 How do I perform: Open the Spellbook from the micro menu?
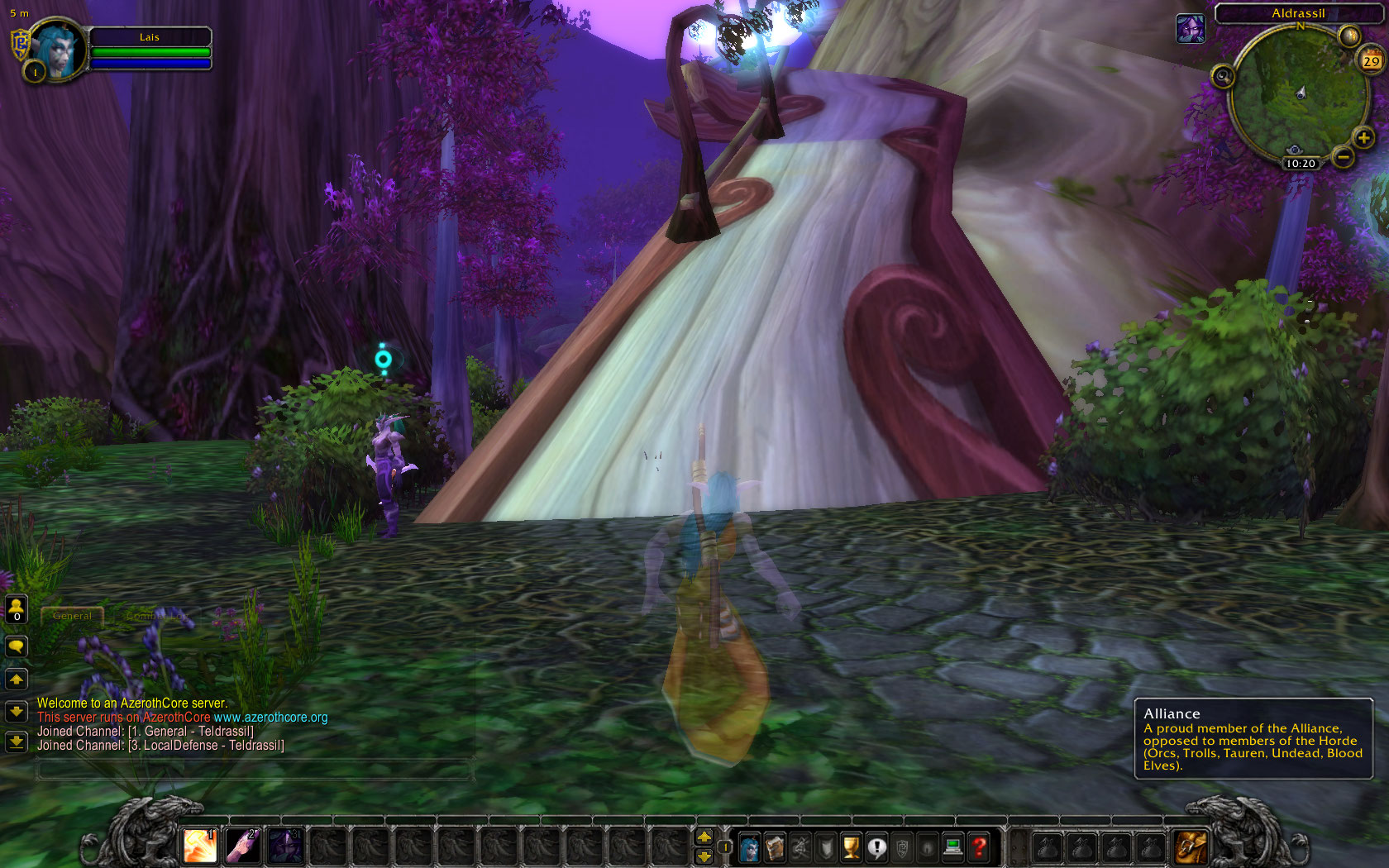point(775,846)
